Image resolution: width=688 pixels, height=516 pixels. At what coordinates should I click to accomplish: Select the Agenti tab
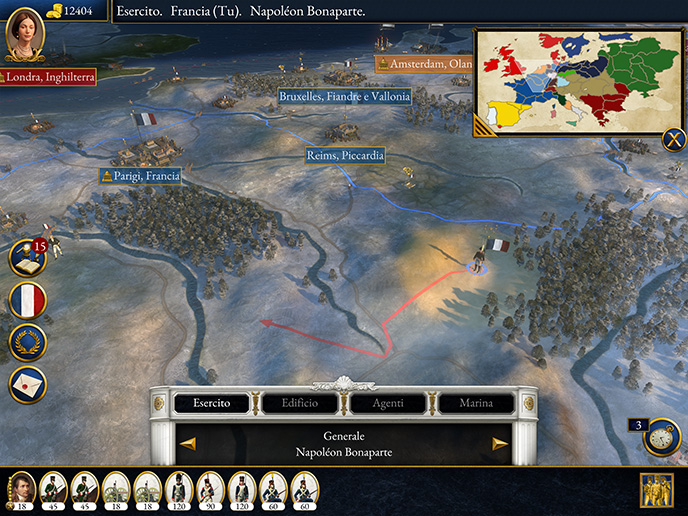click(388, 403)
